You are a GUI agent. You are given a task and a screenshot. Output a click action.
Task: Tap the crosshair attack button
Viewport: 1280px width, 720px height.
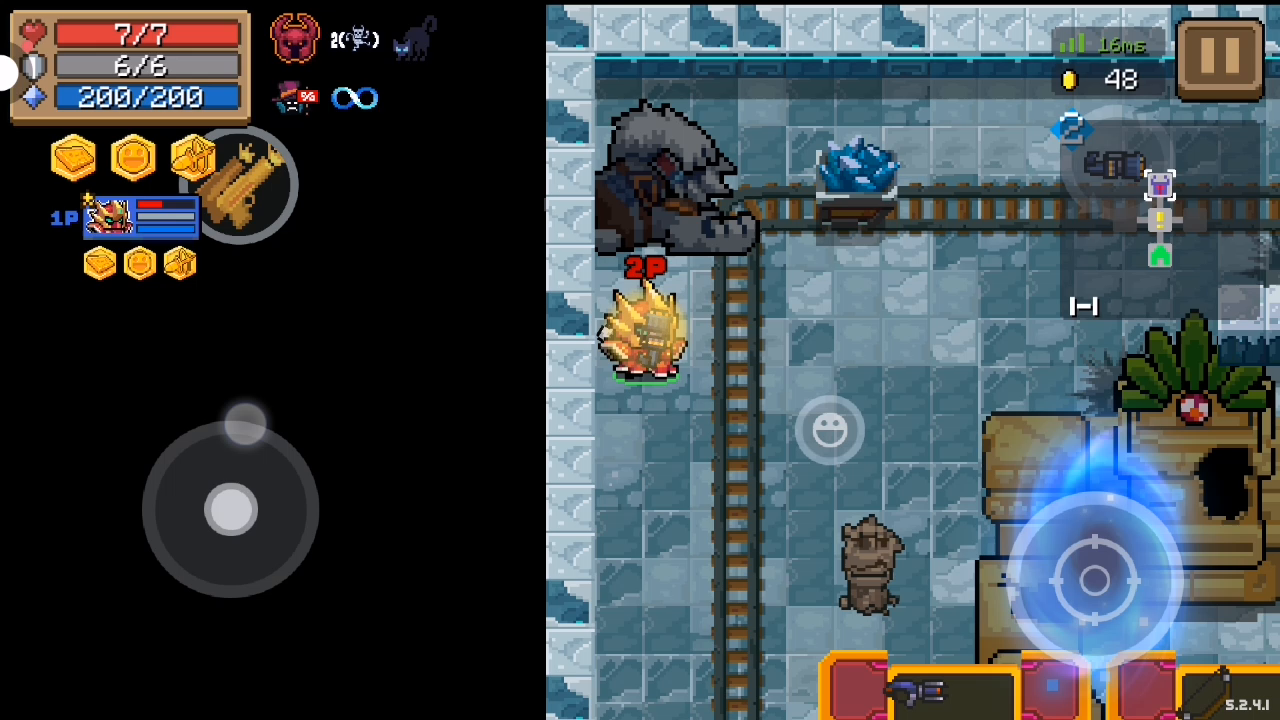pos(1095,580)
